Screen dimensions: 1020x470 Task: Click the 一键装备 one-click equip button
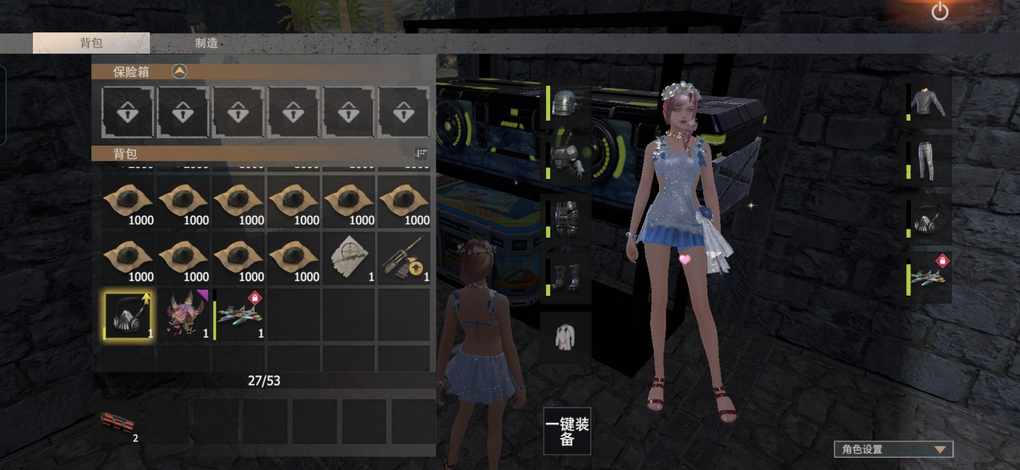pyautogui.click(x=567, y=431)
